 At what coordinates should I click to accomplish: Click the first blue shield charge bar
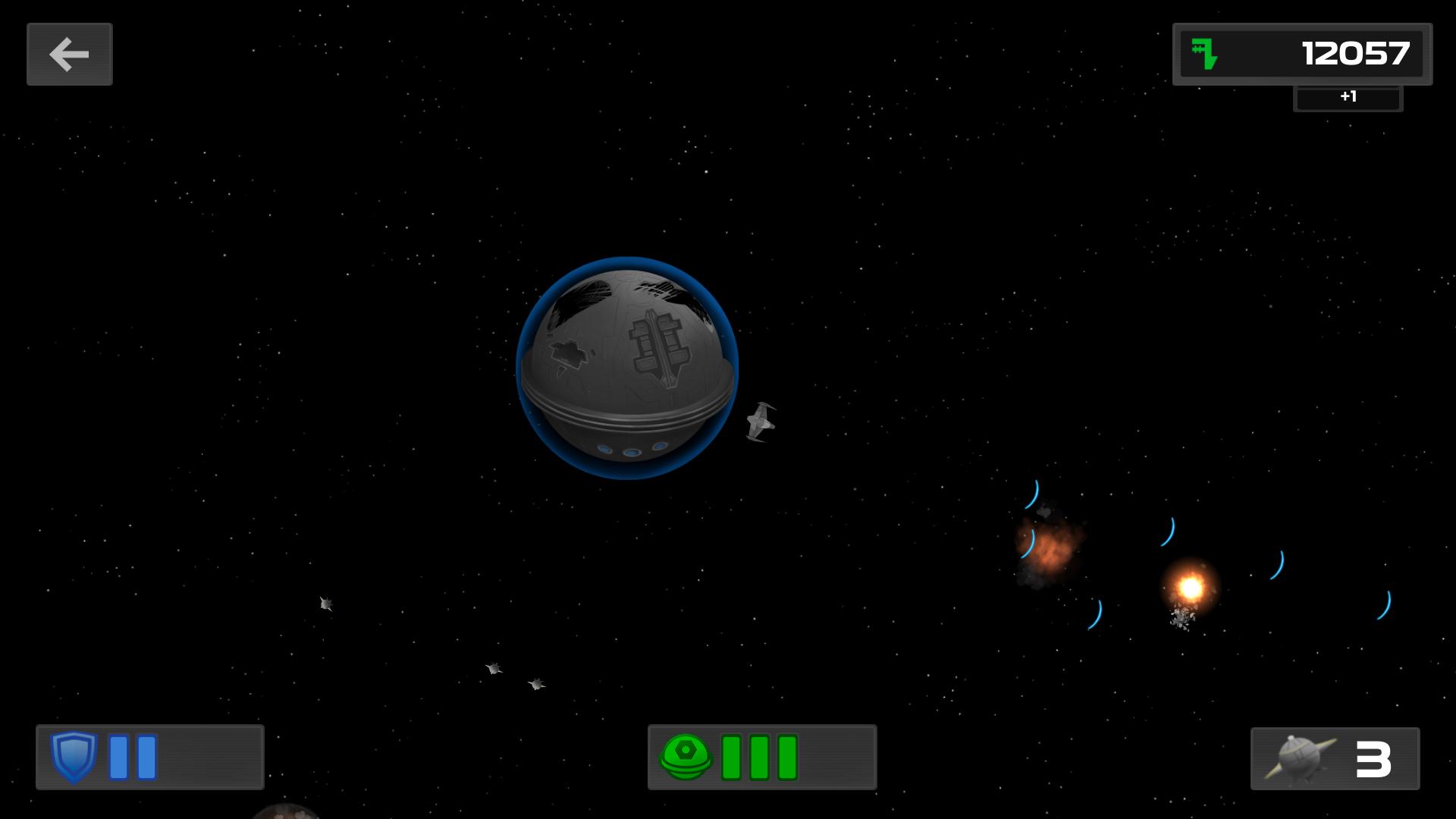[118, 758]
